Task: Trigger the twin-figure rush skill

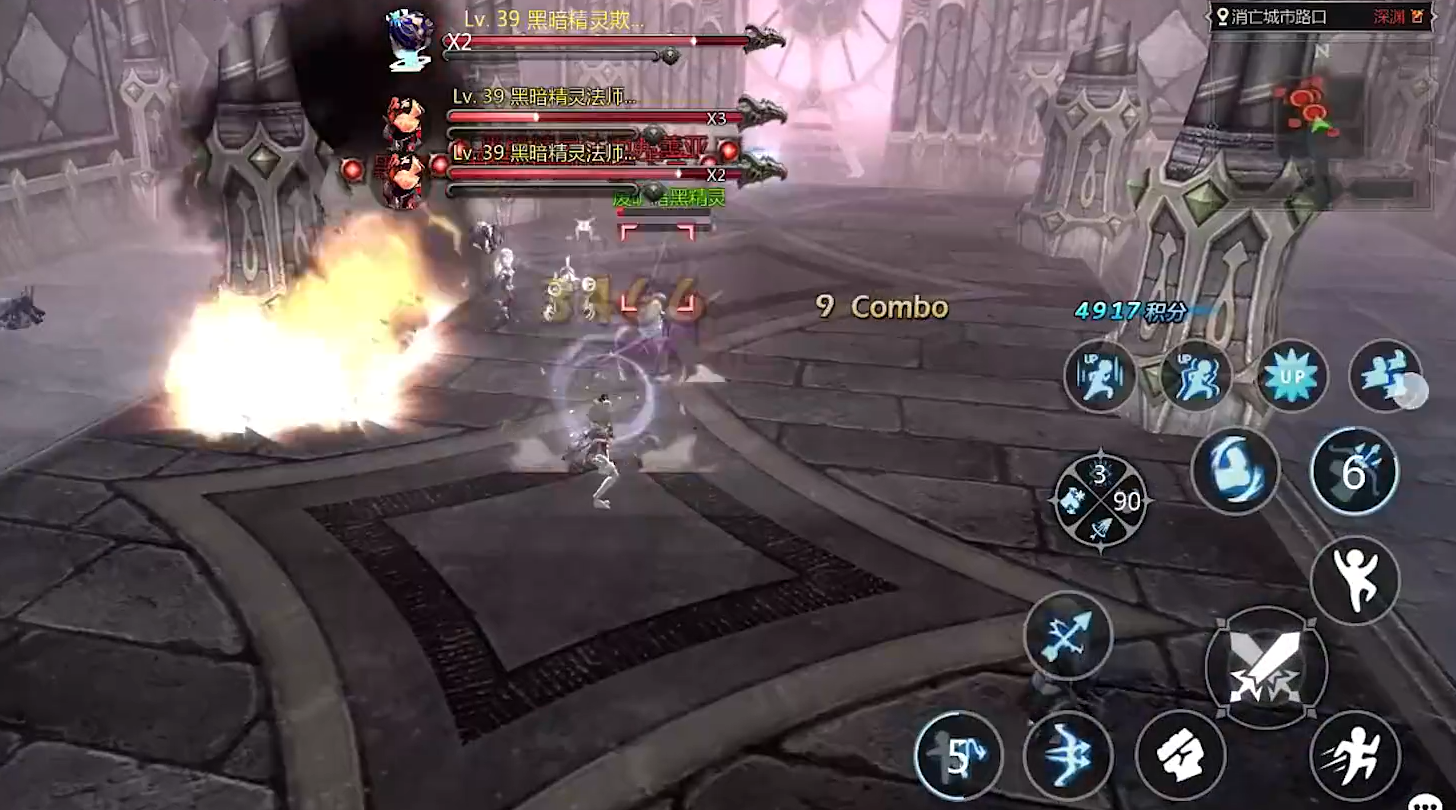Action: pos(1384,376)
